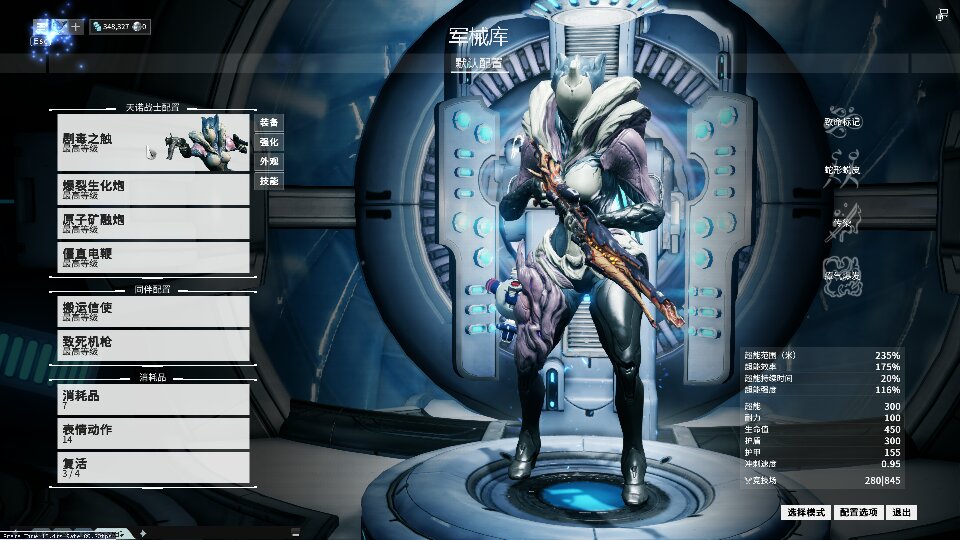Open the 复活 revives entry
Screen dimensions: 960x540
(x=150, y=467)
